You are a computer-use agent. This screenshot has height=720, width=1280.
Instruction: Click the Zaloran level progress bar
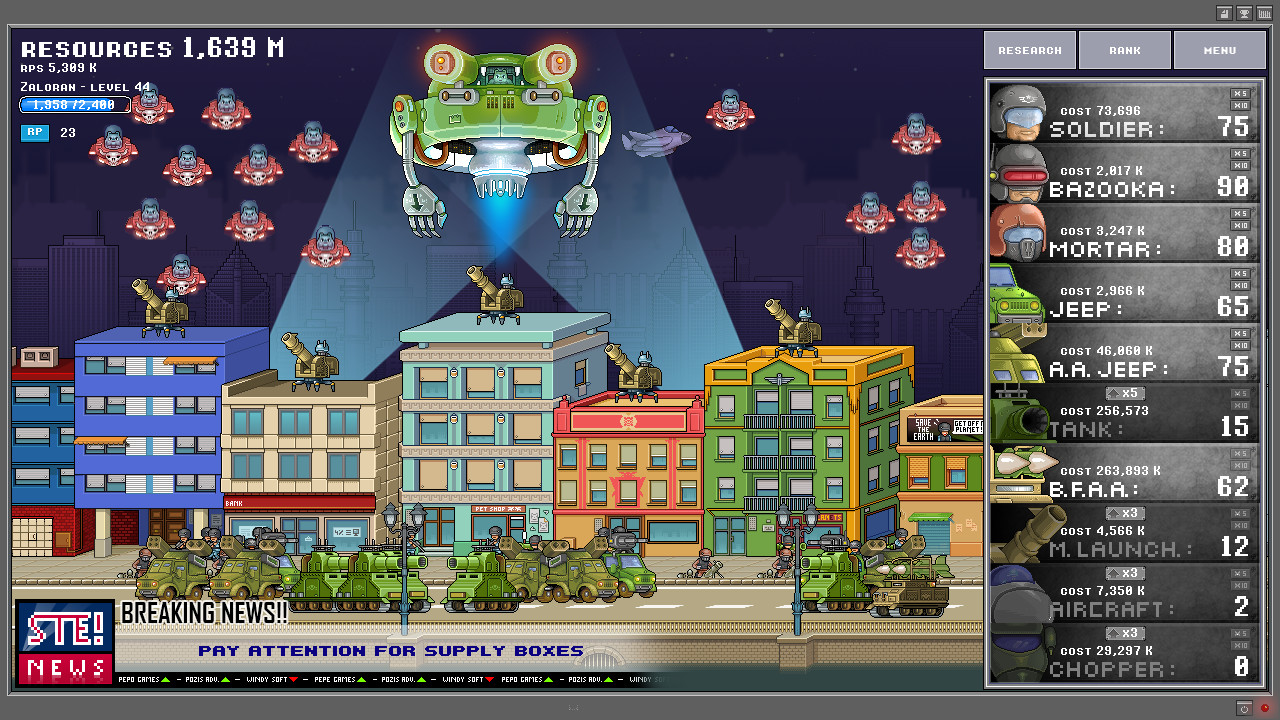(73, 104)
